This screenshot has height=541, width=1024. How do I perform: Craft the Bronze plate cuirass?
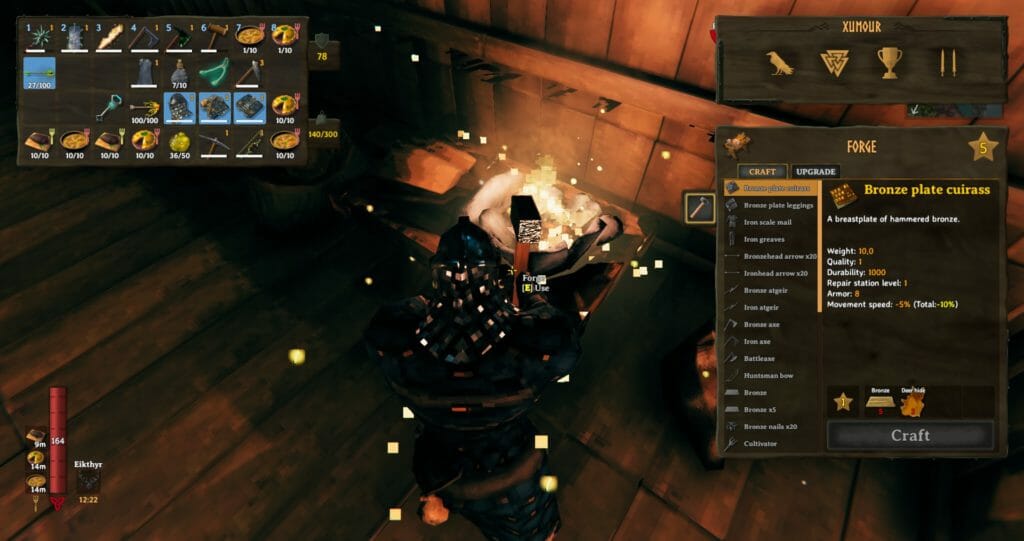(x=910, y=436)
